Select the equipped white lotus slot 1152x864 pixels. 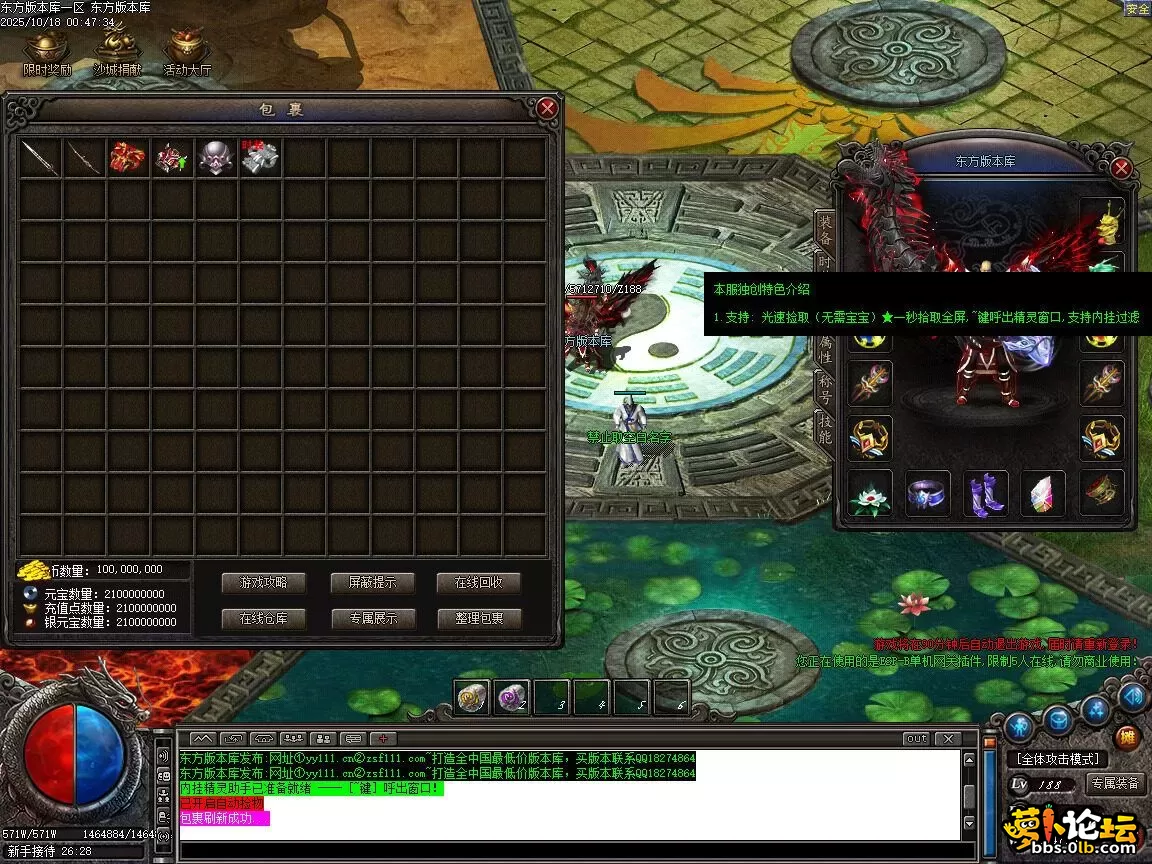click(x=869, y=494)
